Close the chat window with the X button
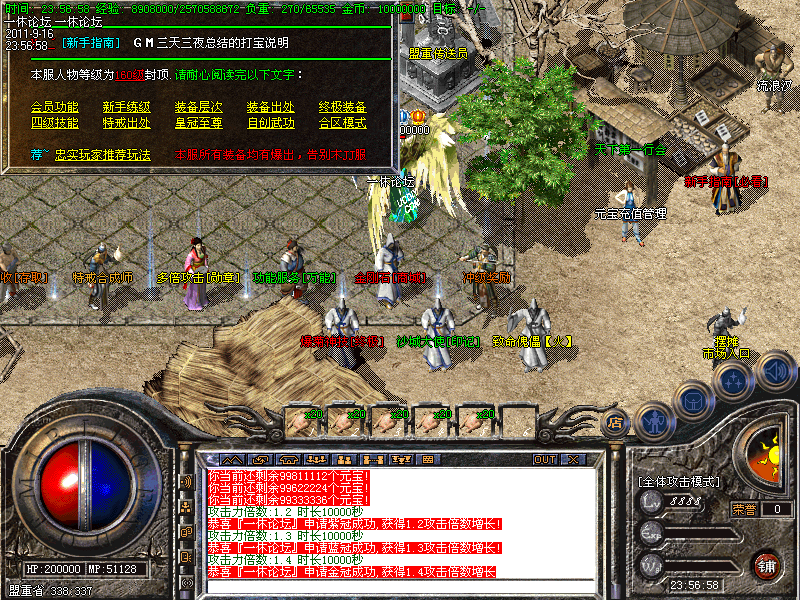 (573, 460)
